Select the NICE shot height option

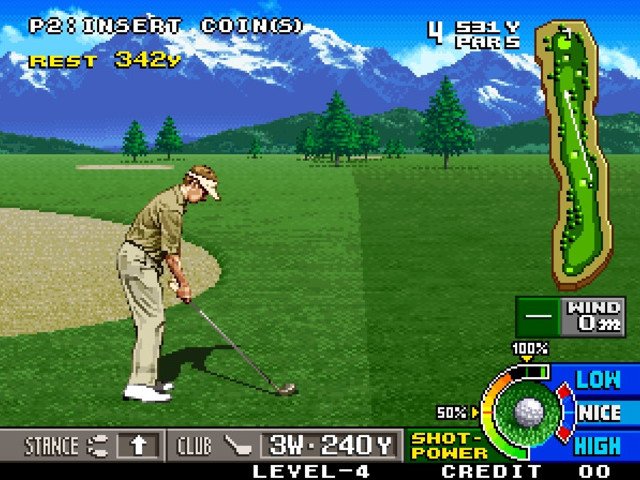tap(599, 412)
